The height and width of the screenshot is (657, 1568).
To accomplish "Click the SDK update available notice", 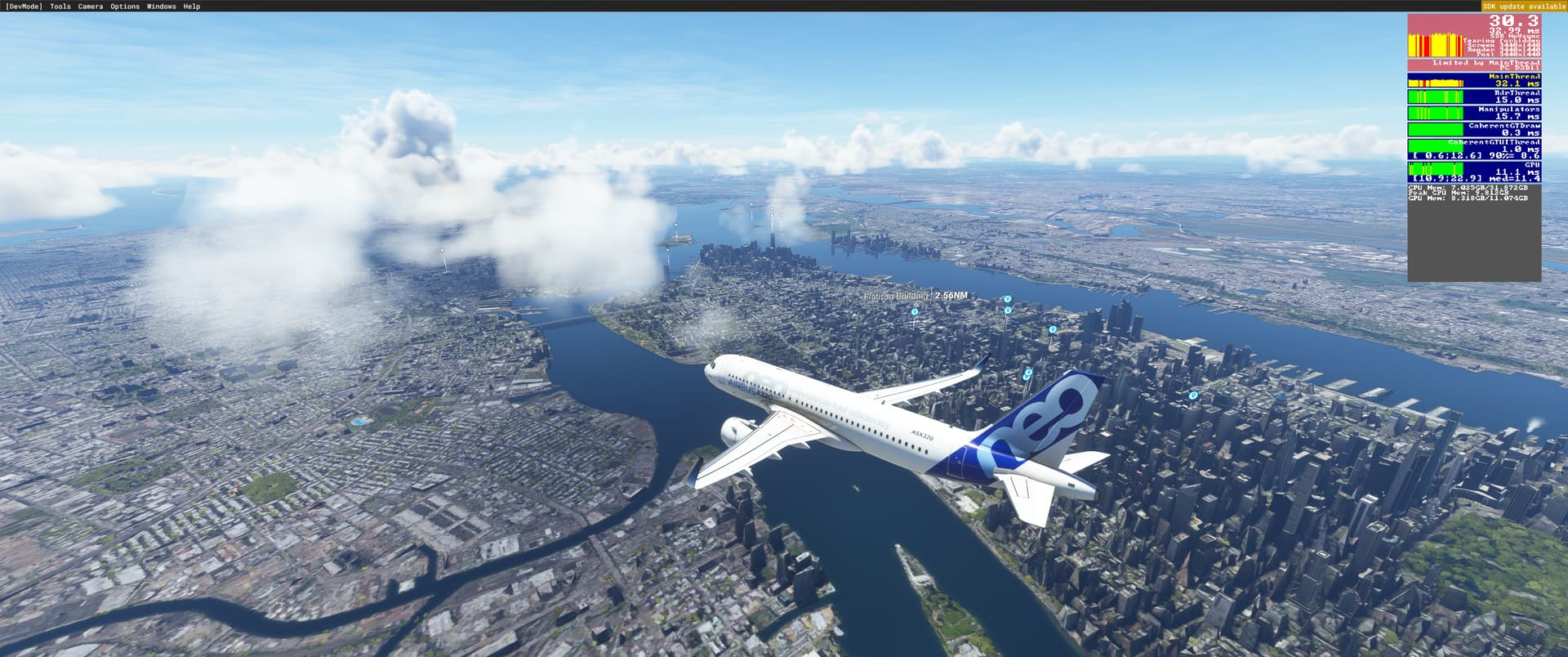I will point(1524,7).
